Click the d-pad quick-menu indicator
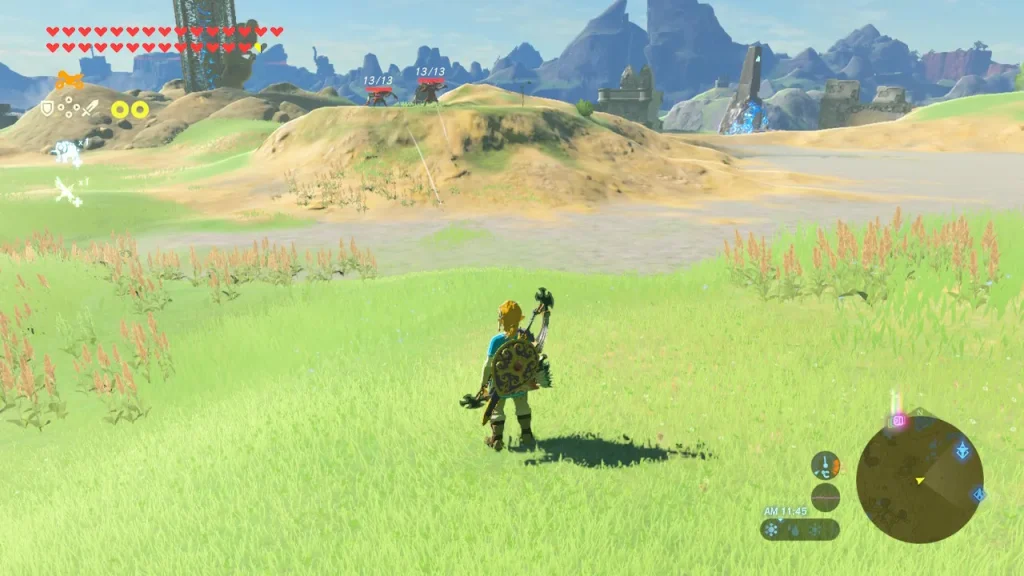The image size is (1024, 576). (68, 108)
